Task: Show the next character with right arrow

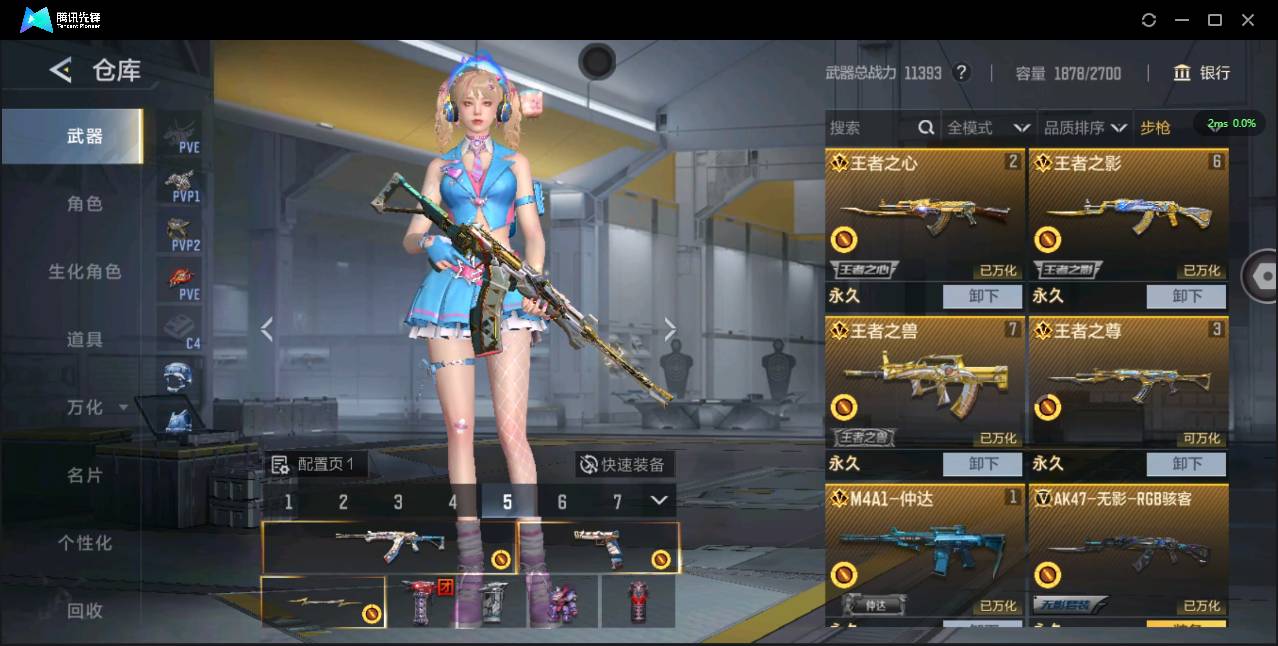Action: pos(670,330)
